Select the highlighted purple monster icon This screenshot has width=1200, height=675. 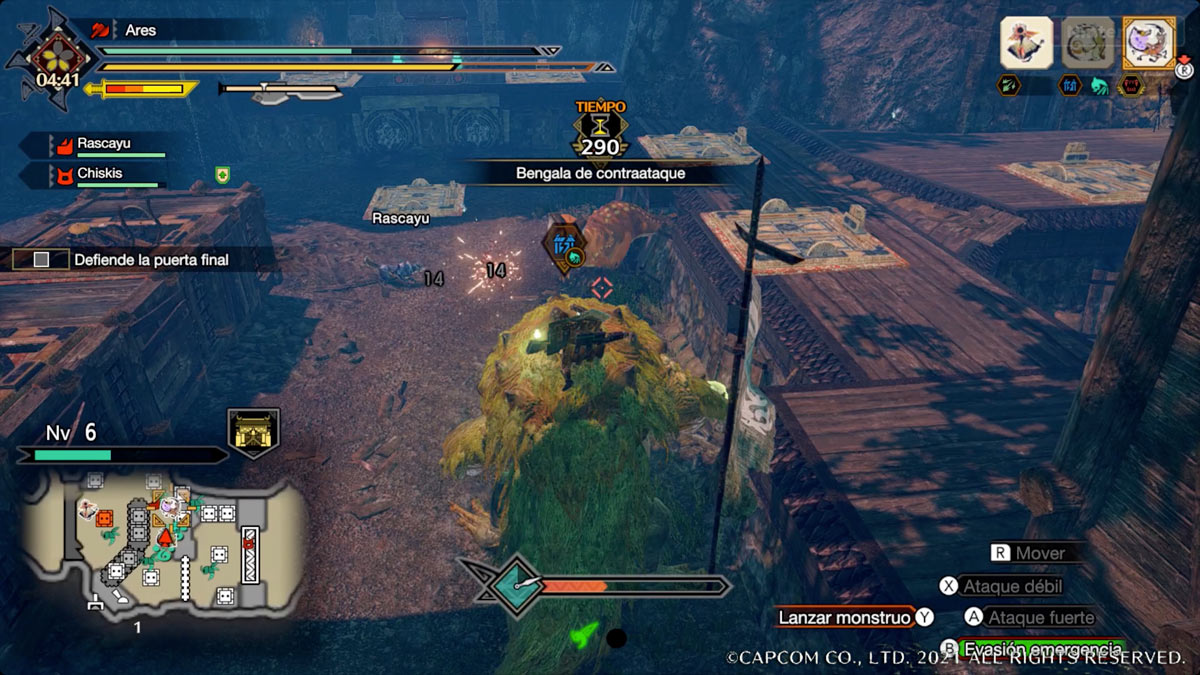[1147, 43]
